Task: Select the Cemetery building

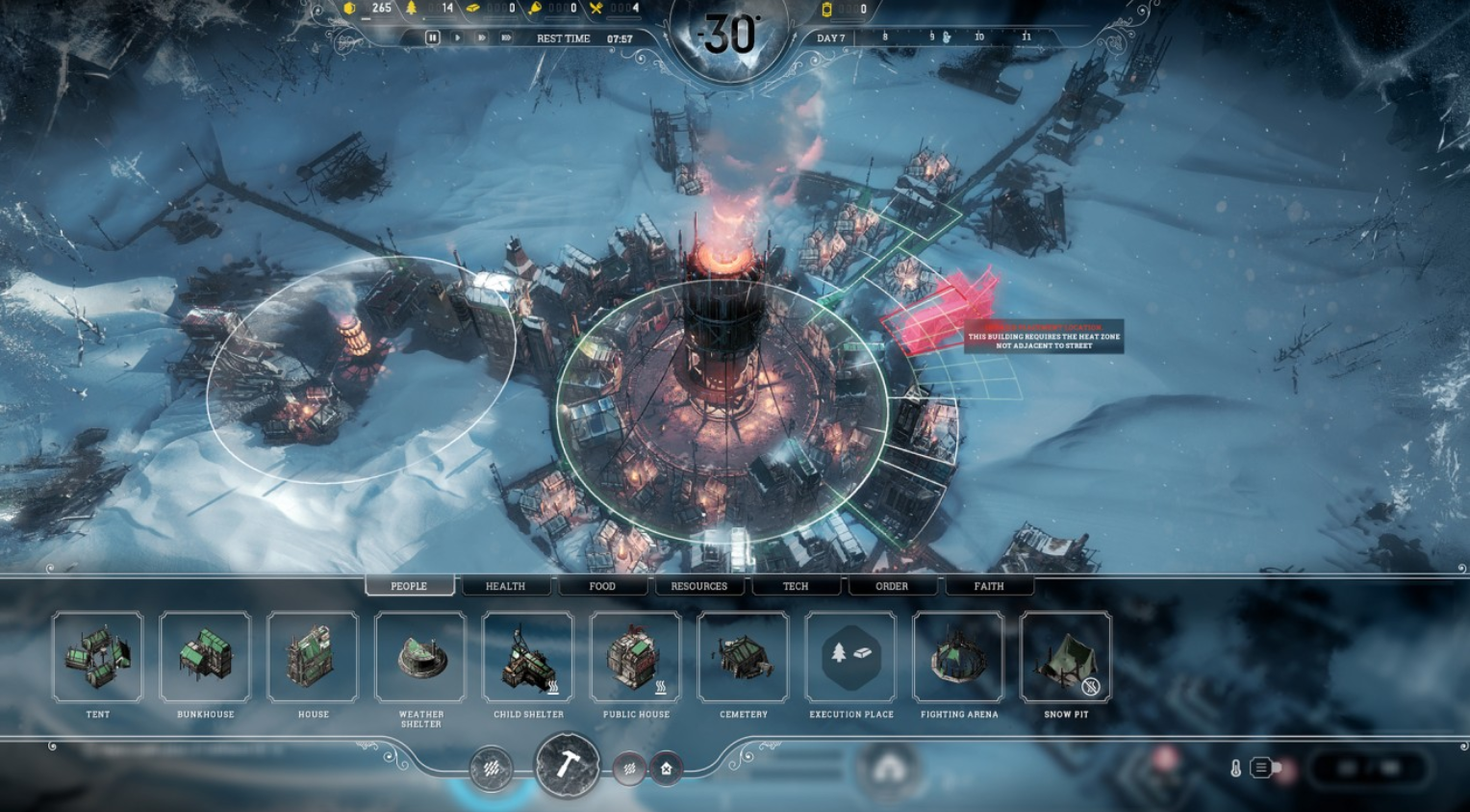Action: point(744,657)
